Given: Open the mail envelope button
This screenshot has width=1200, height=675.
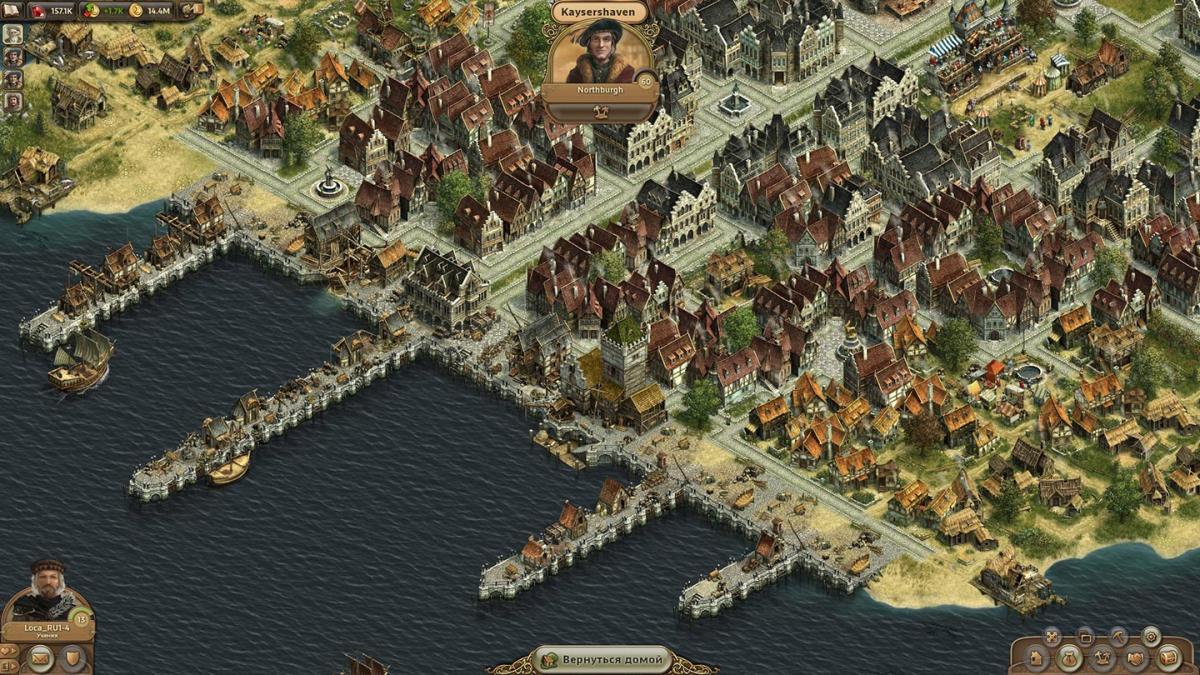Looking at the screenshot, I should pyautogui.click(x=40, y=658).
